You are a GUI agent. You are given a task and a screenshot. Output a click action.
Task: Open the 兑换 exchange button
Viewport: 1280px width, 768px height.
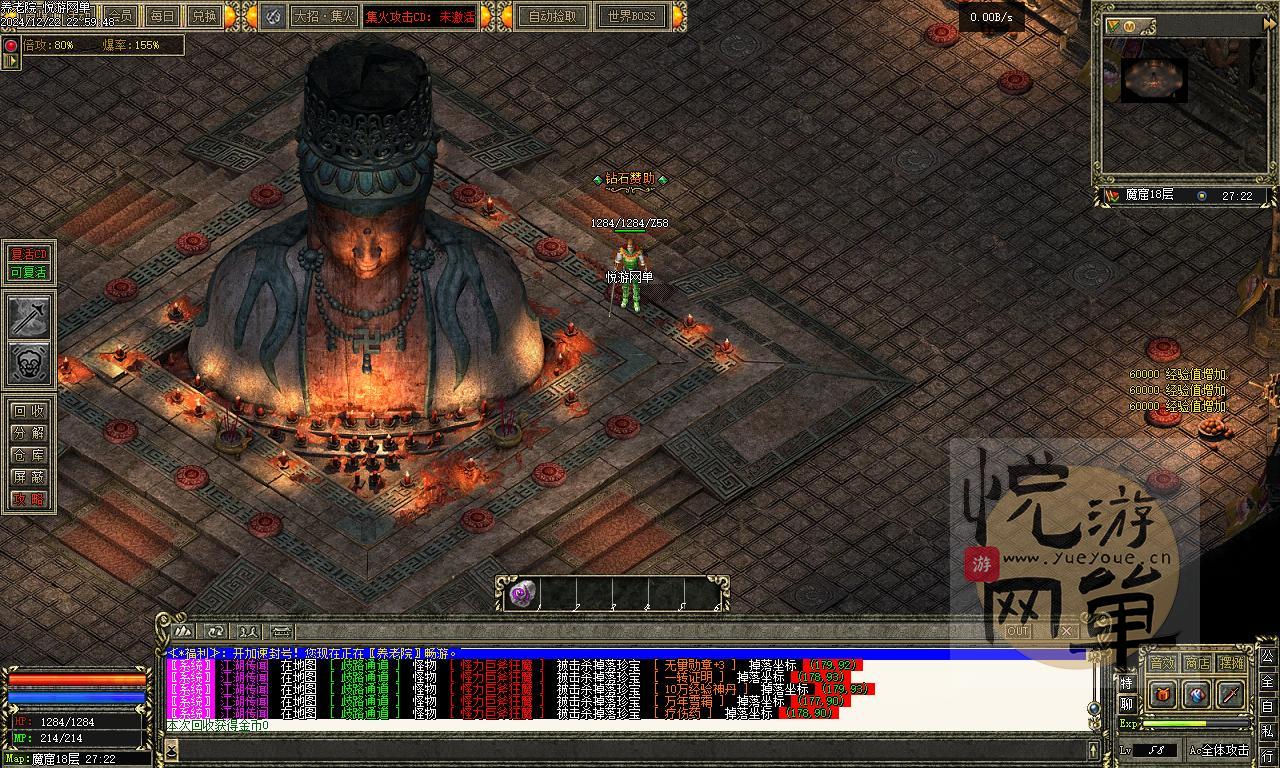click(x=204, y=16)
